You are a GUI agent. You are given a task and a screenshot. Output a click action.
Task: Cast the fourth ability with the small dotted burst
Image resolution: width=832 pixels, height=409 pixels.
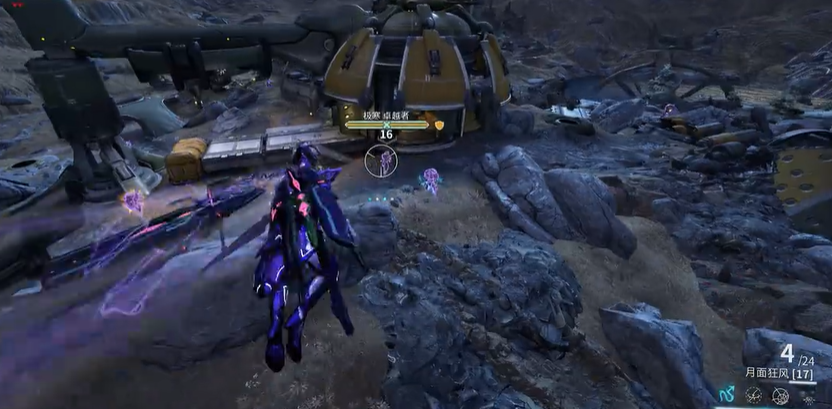pos(807,396)
